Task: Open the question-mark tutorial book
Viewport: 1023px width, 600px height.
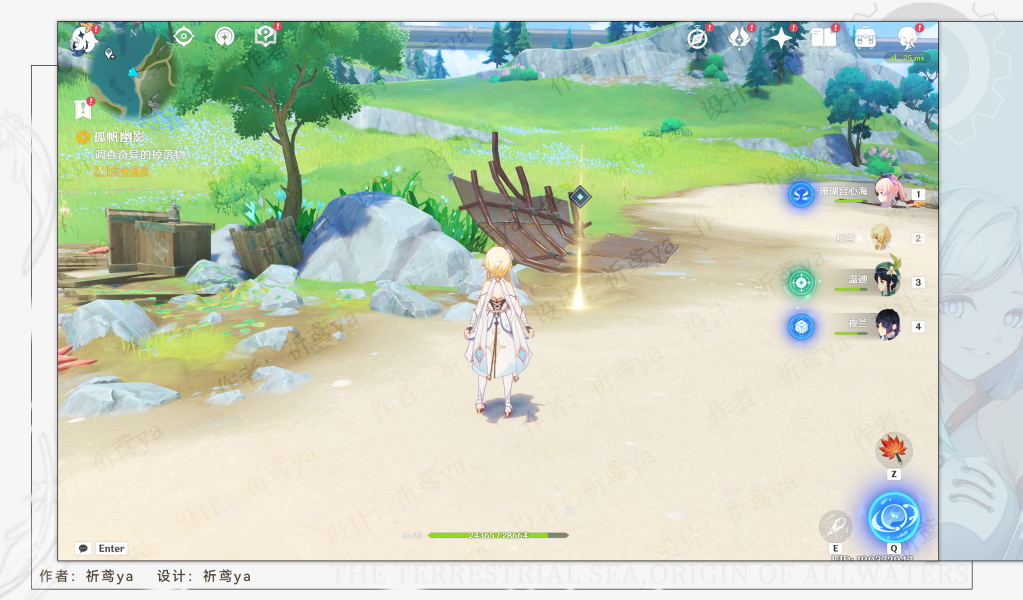Action: [x=265, y=37]
